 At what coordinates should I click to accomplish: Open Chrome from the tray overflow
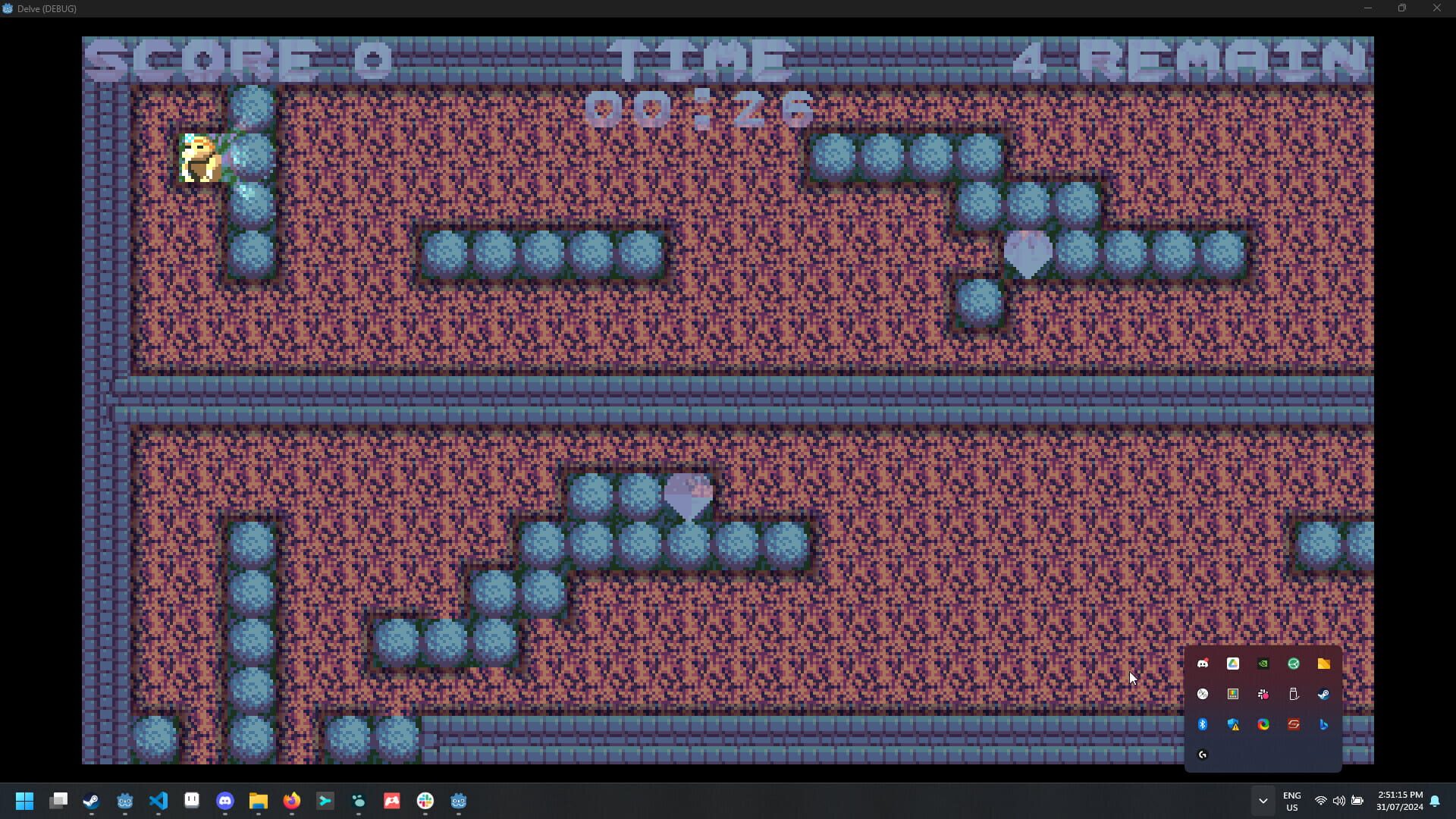point(1263,724)
